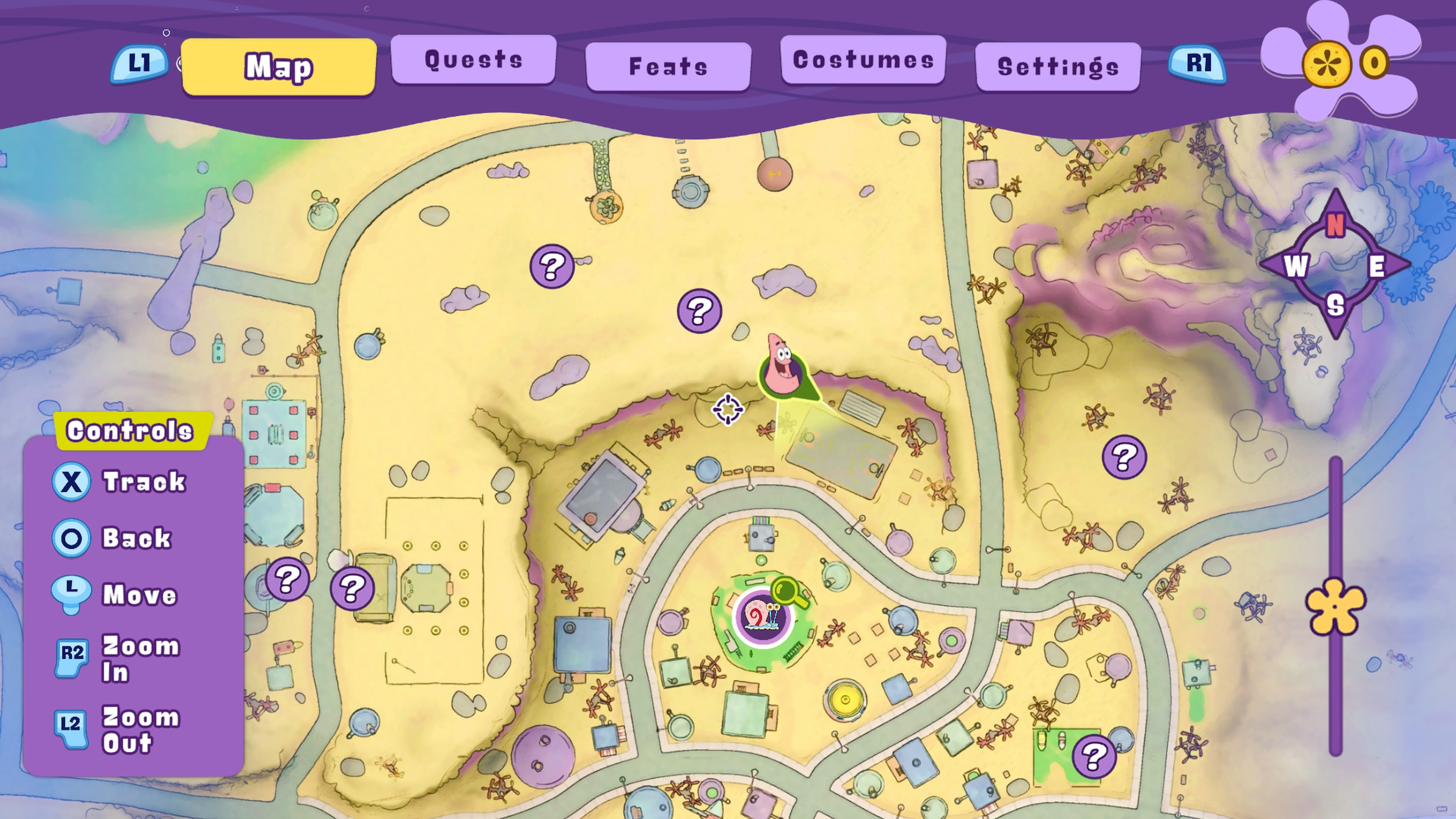This screenshot has width=1456, height=819.
Task: Select the Gary snail map marker
Action: click(763, 617)
